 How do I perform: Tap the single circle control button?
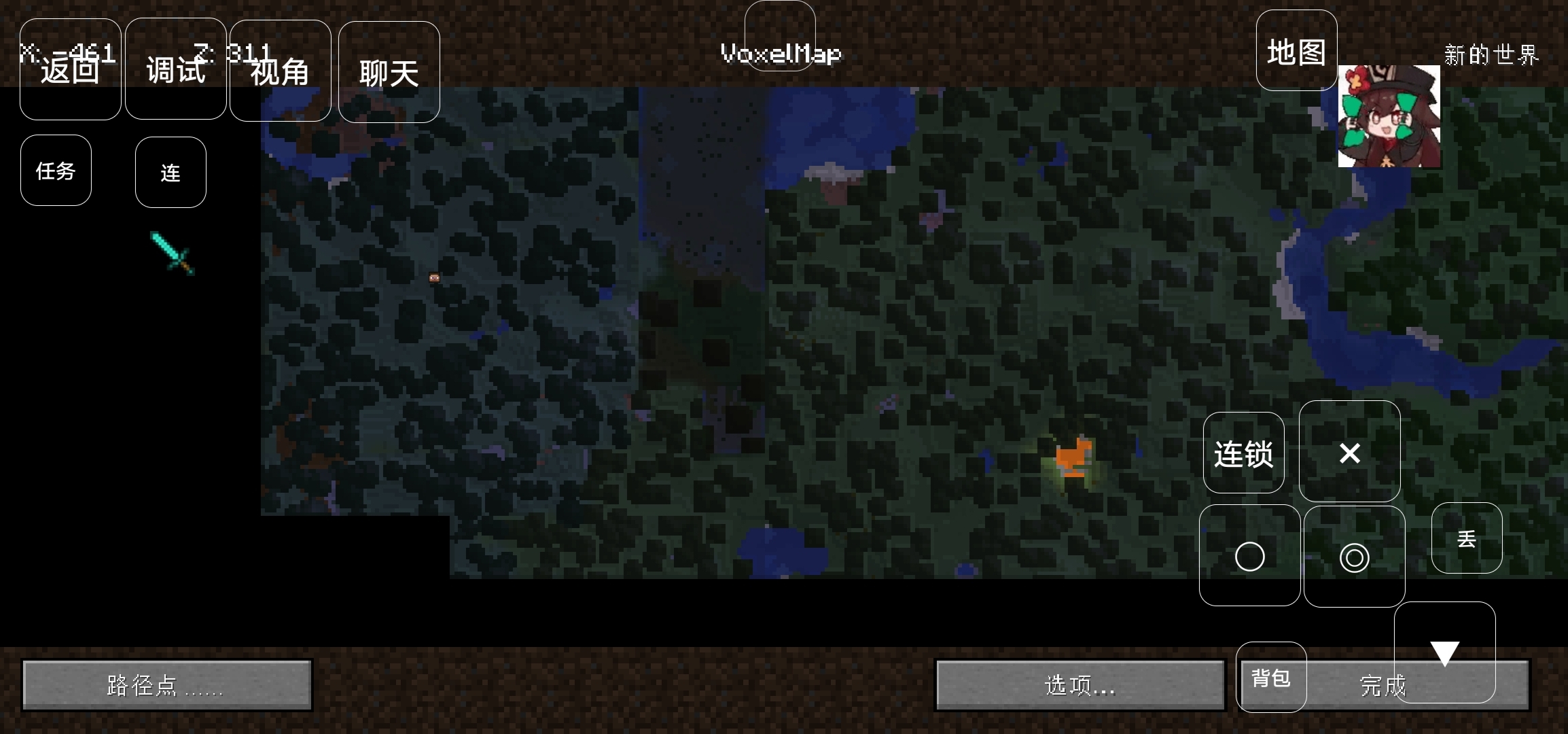pos(1249,556)
